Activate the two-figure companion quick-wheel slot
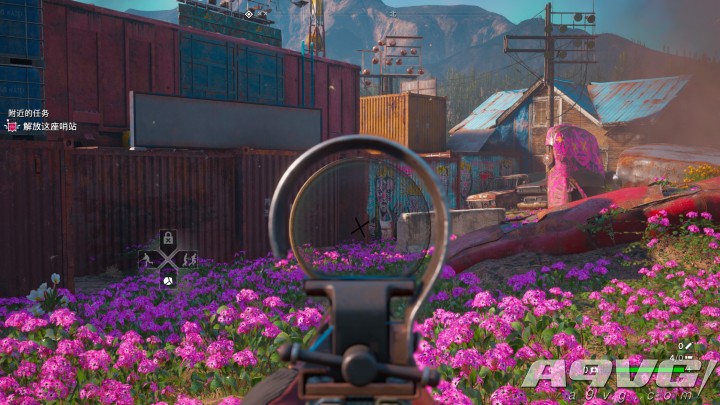Image resolution: width=720 pixels, height=405 pixels. pos(187,259)
